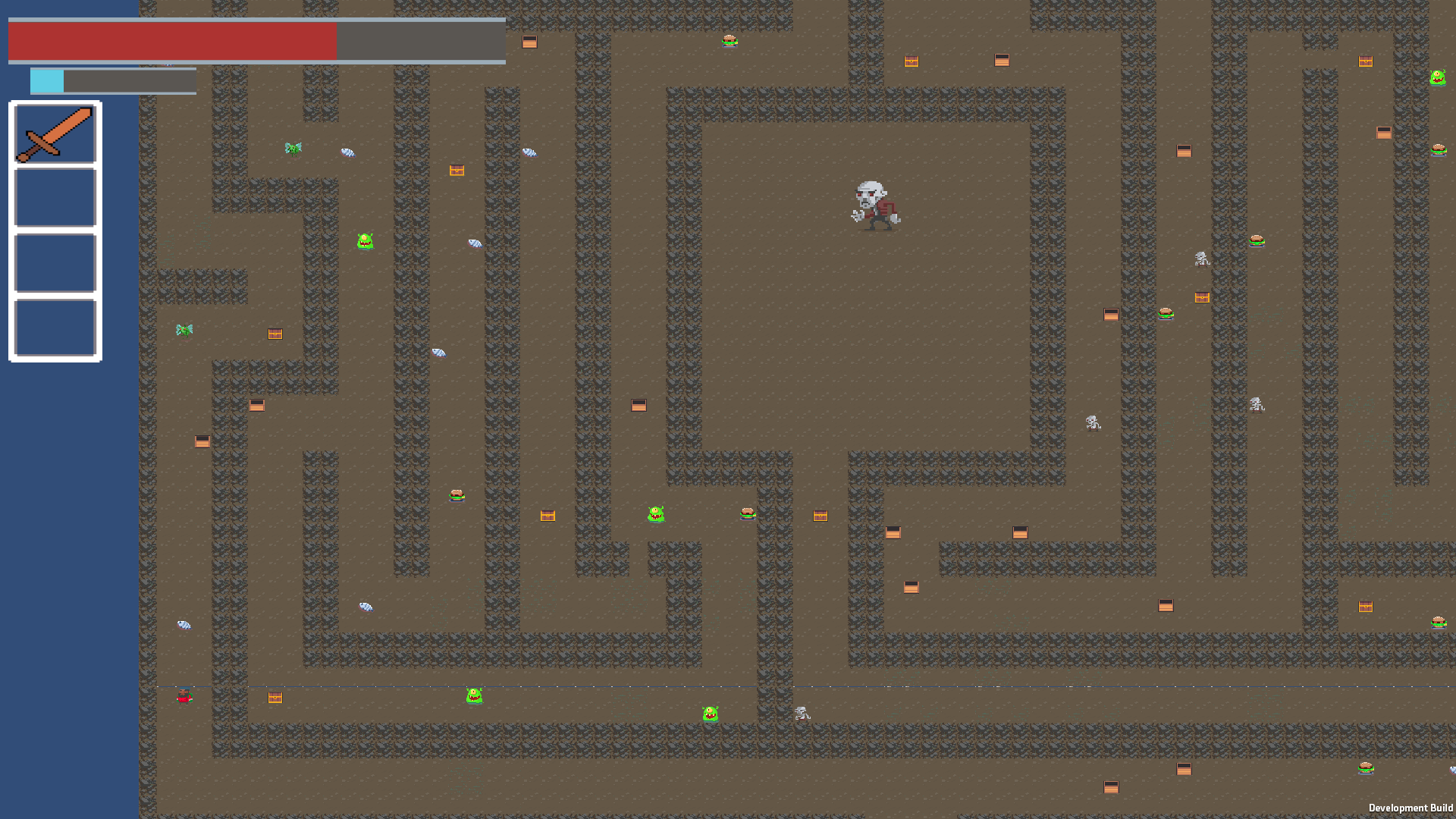Open the chest near the top middle wall

click(911, 61)
